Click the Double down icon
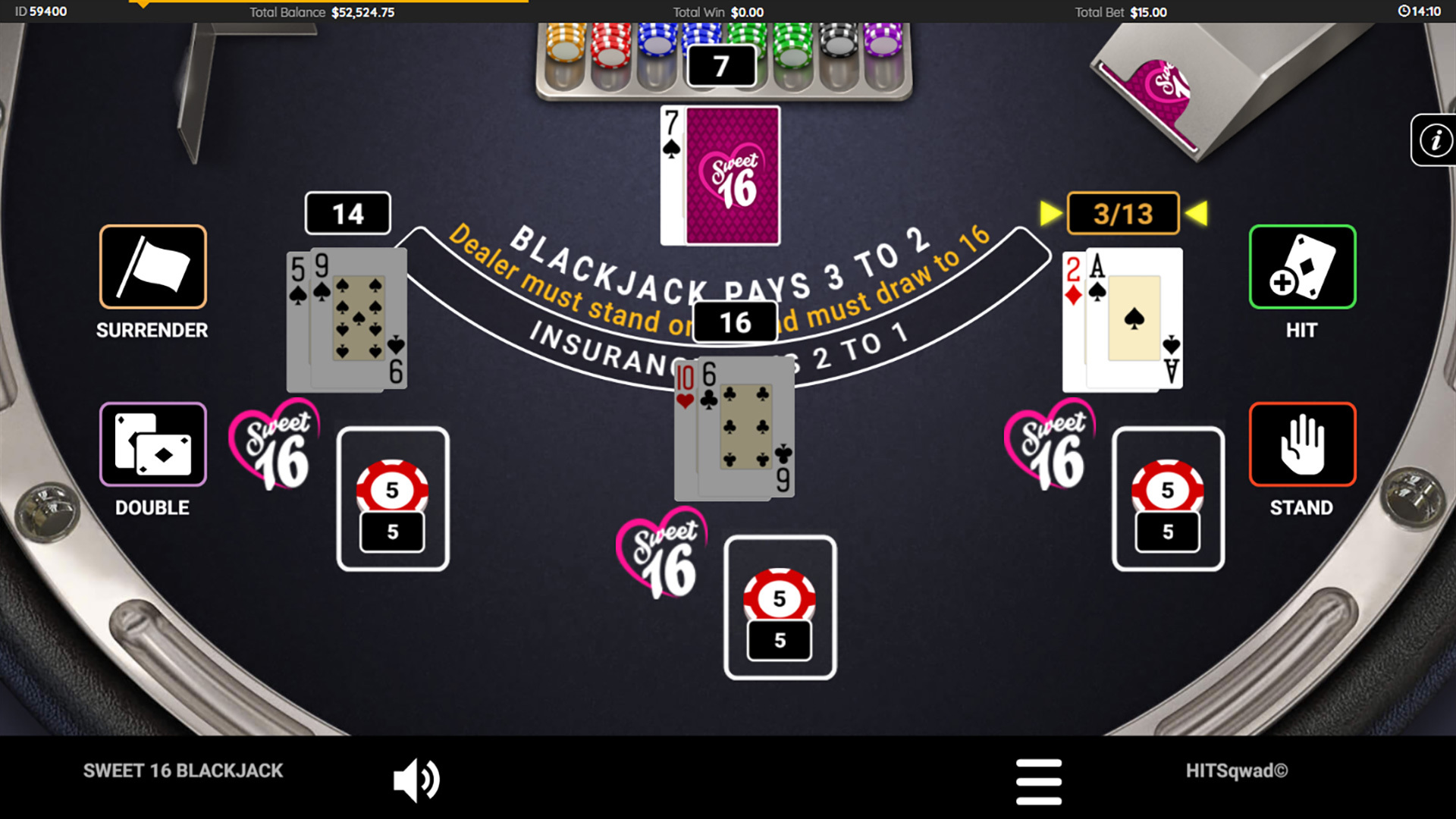 point(152,444)
